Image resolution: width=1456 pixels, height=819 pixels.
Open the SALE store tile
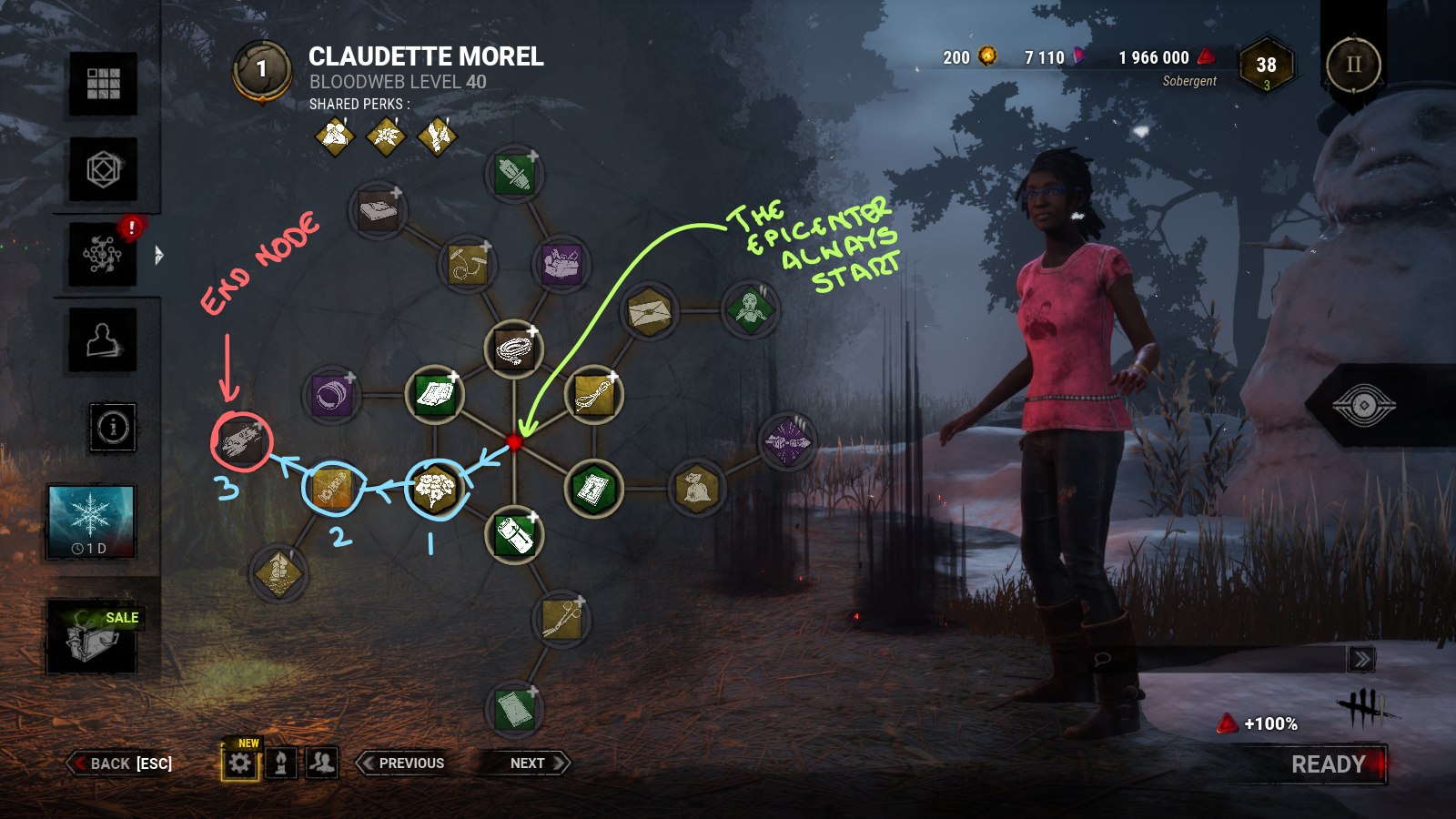click(x=92, y=636)
